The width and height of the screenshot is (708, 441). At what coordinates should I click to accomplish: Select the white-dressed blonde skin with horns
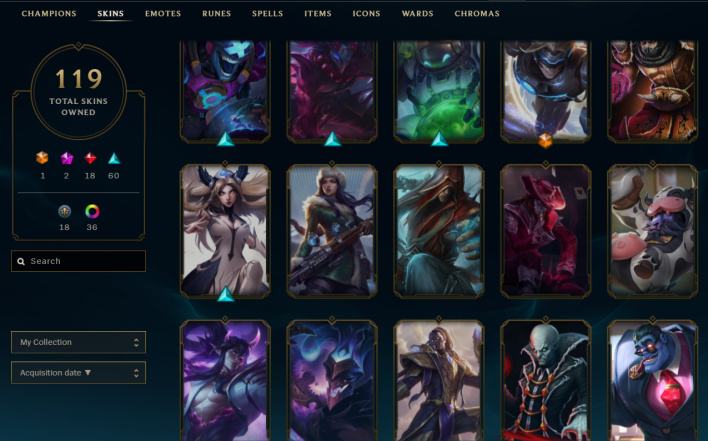(225, 232)
